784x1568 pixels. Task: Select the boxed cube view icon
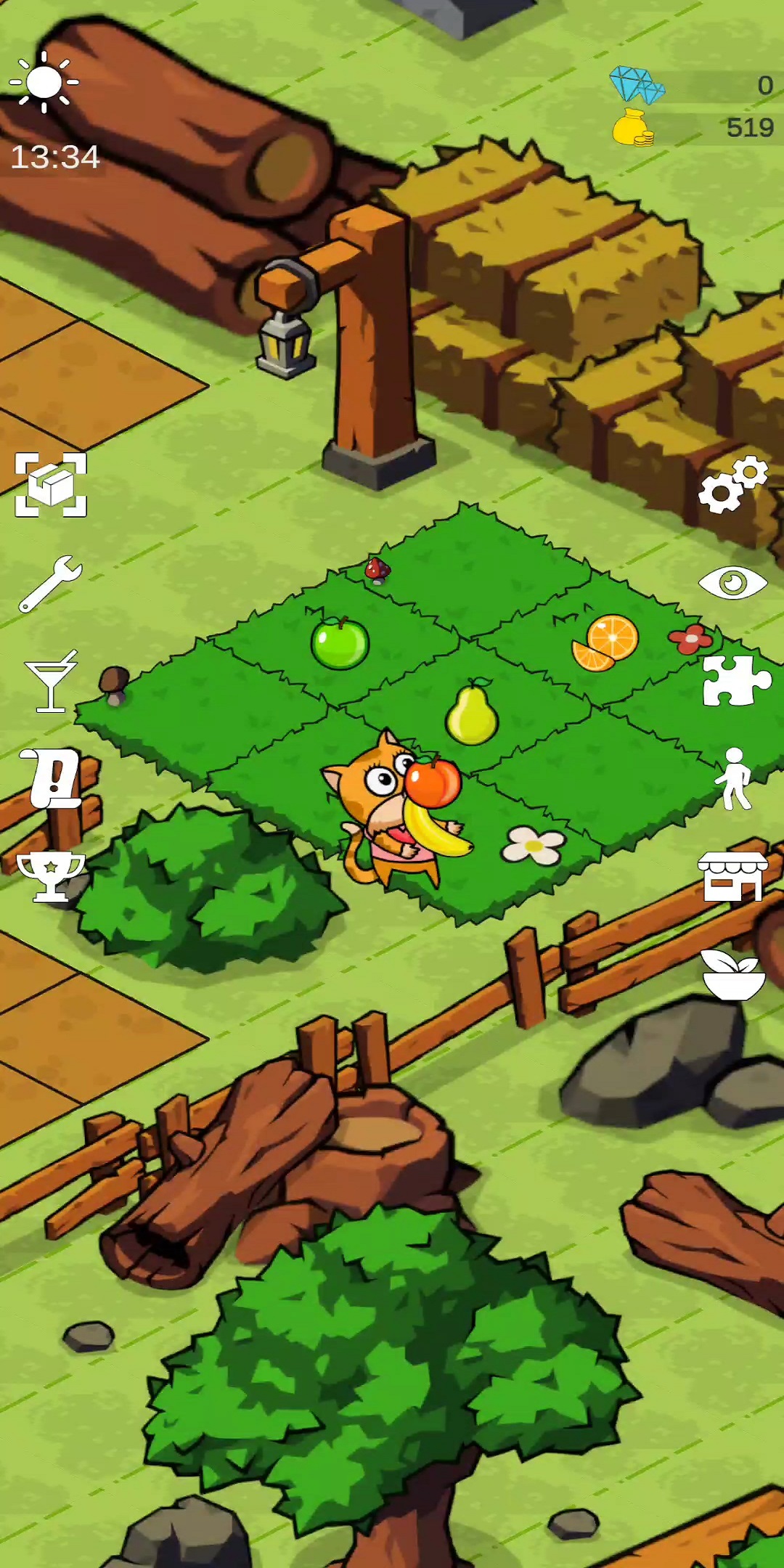tap(51, 485)
